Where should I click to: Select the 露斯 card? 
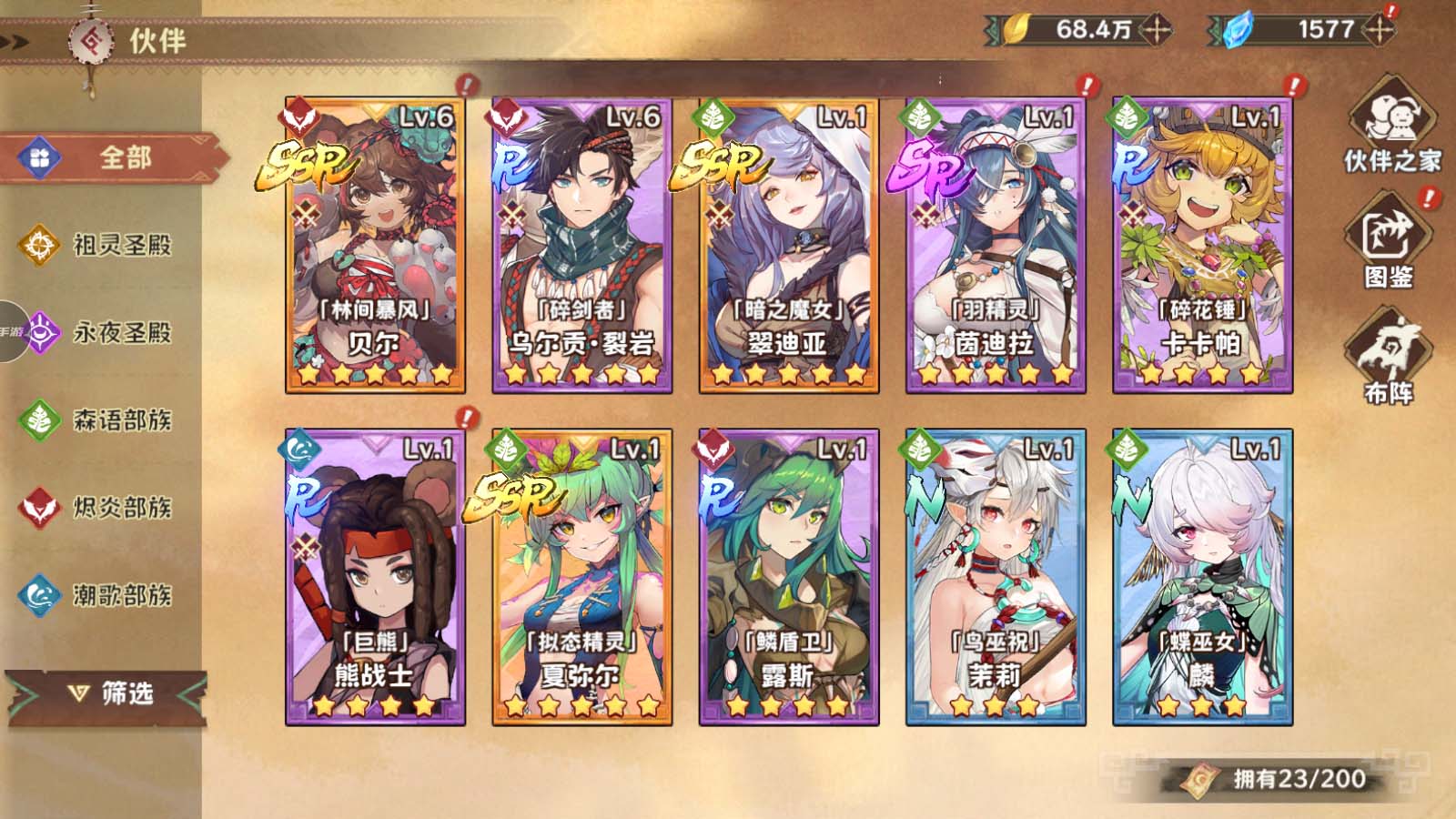(x=789, y=578)
